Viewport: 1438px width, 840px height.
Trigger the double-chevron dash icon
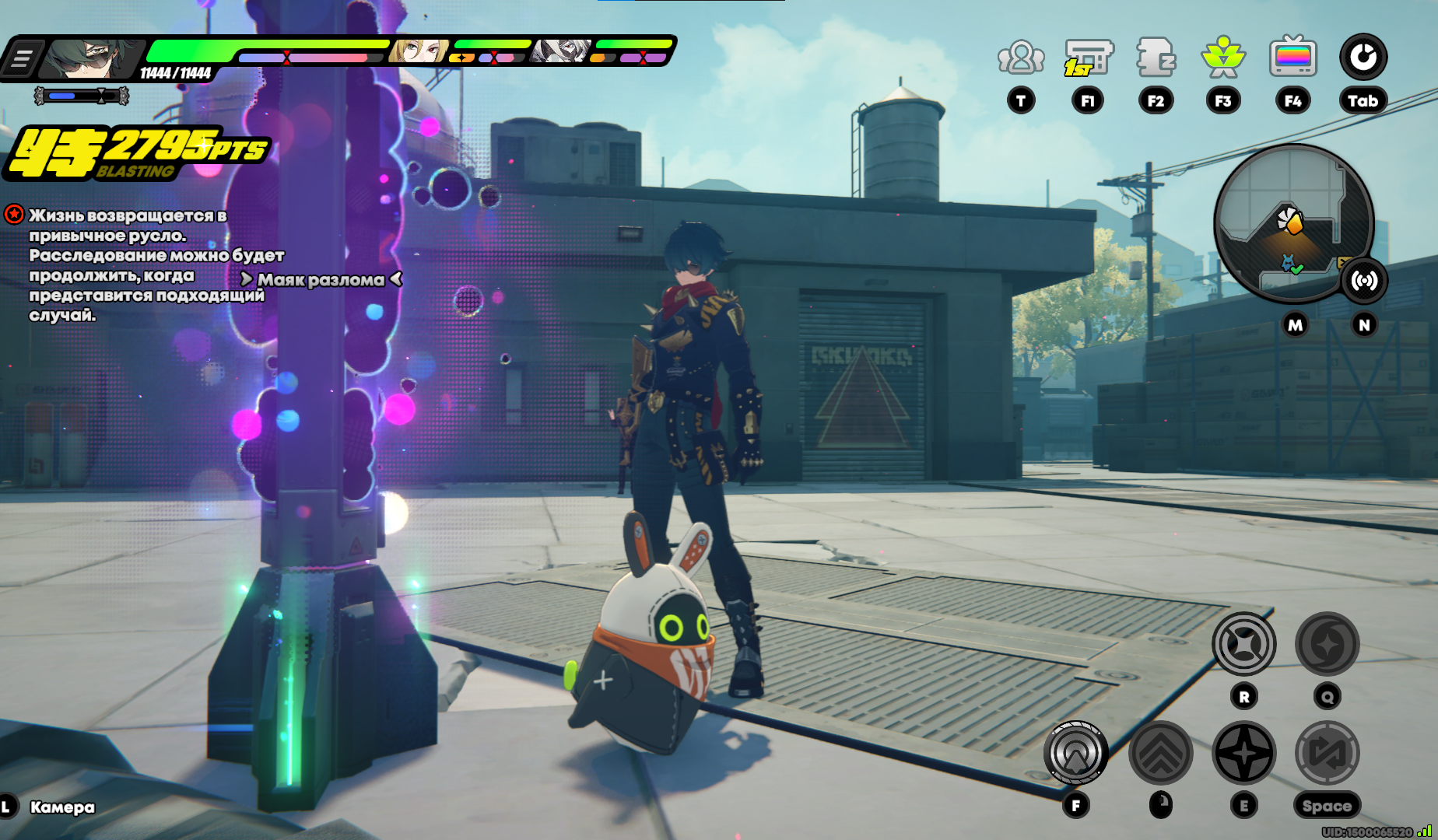point(1160,753)
